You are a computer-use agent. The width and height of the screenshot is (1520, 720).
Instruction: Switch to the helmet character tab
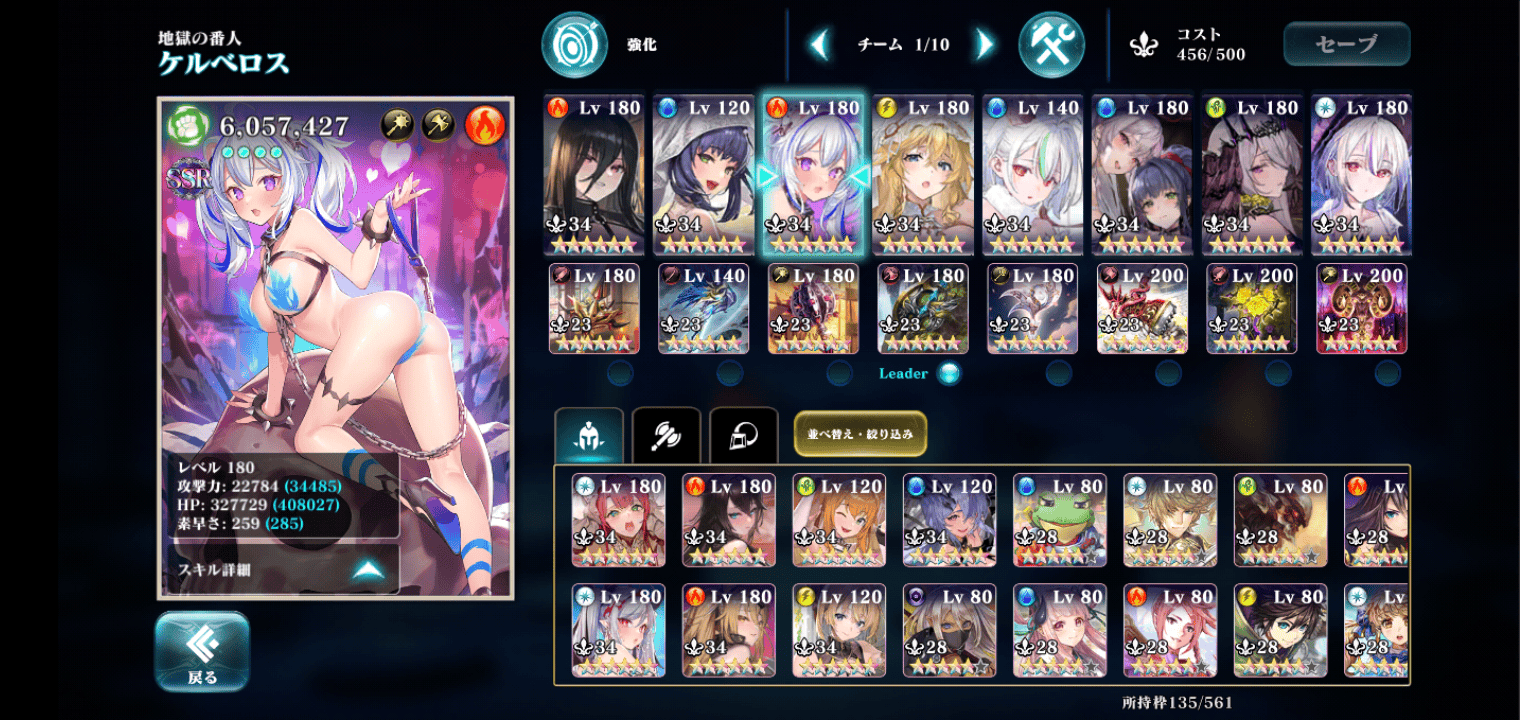(x=589, y=435)
